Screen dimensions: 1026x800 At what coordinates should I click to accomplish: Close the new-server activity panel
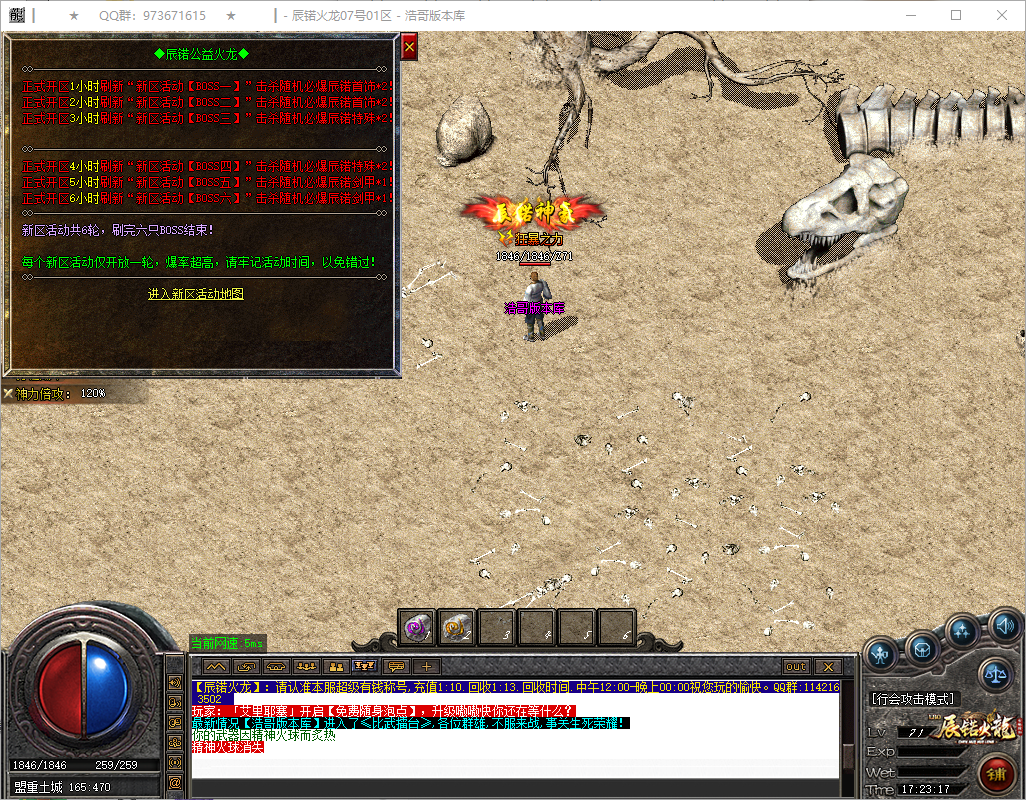(x=409, y=48)
